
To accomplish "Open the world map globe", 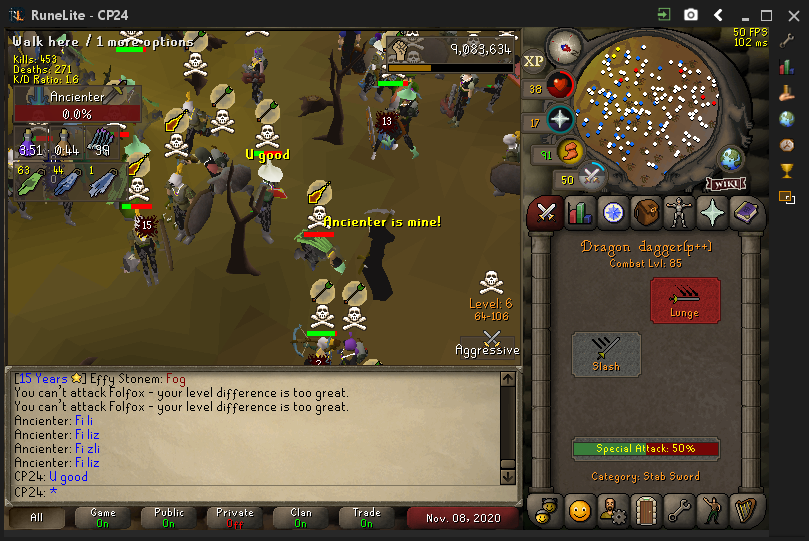I will pyautogui.click(x=731, y=159).
